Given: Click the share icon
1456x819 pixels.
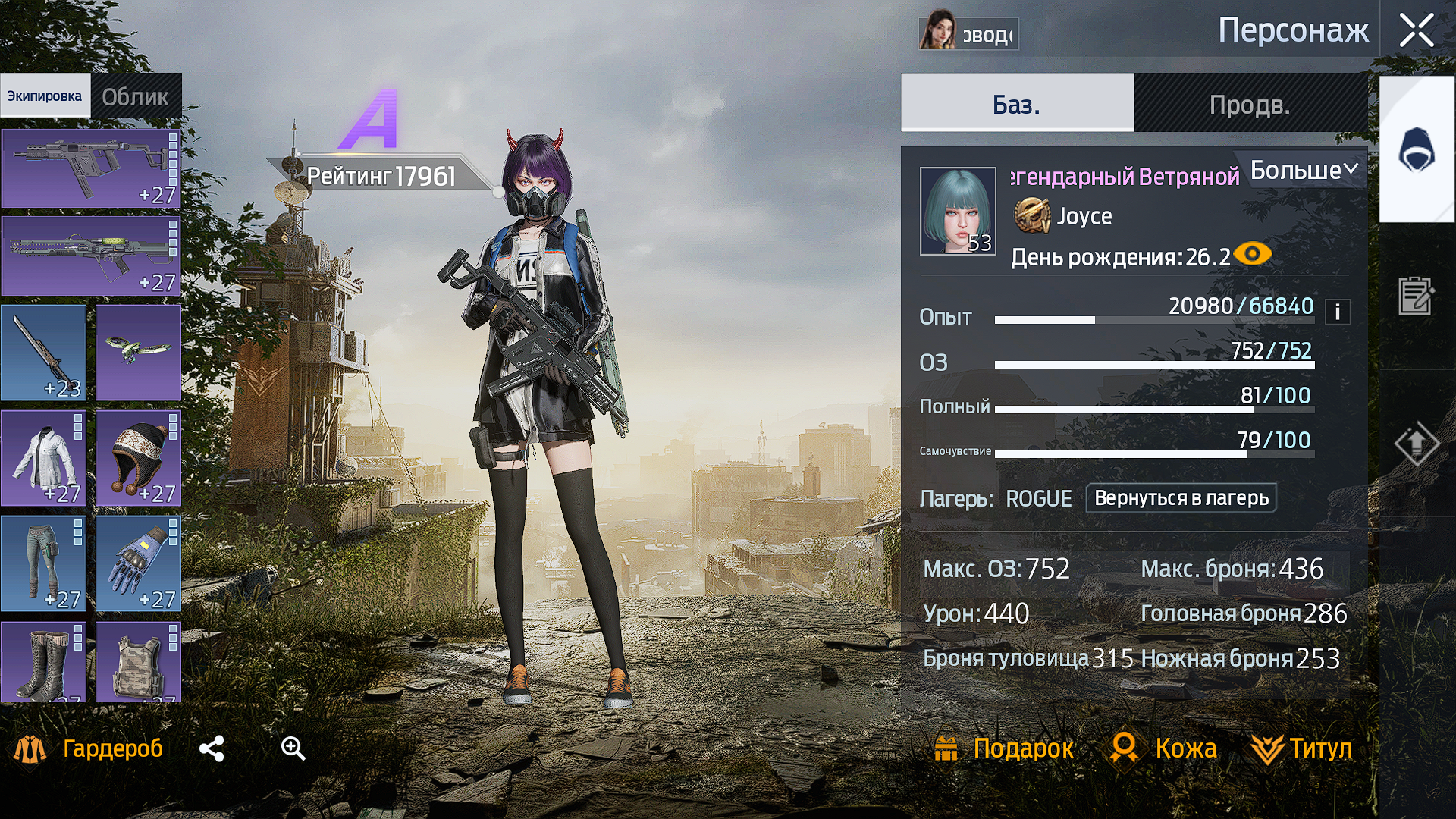Looking at the screenshot, I should pyautogui.click(x=212, y=748).
